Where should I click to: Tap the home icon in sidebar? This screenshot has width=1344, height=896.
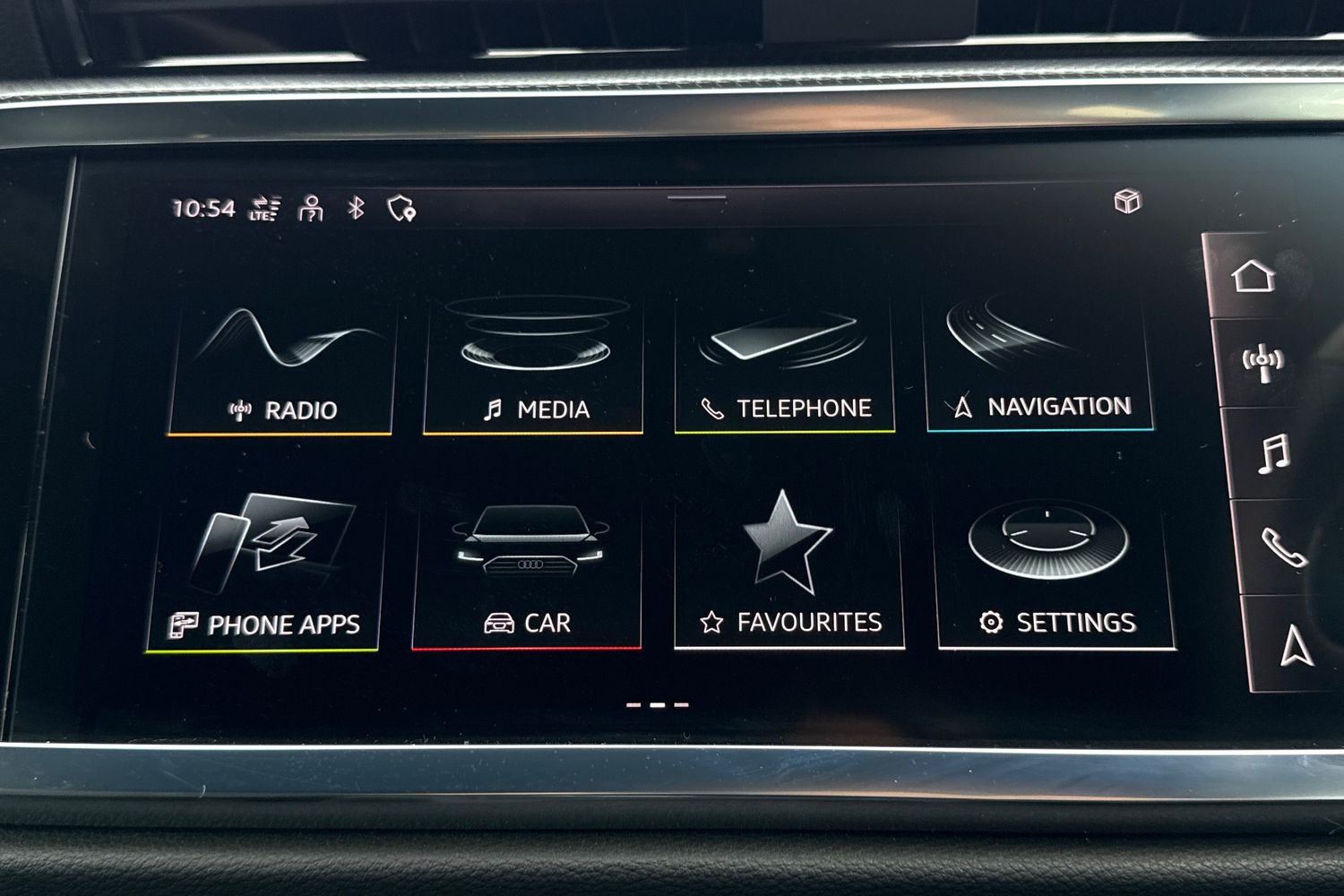(1253, 276)
